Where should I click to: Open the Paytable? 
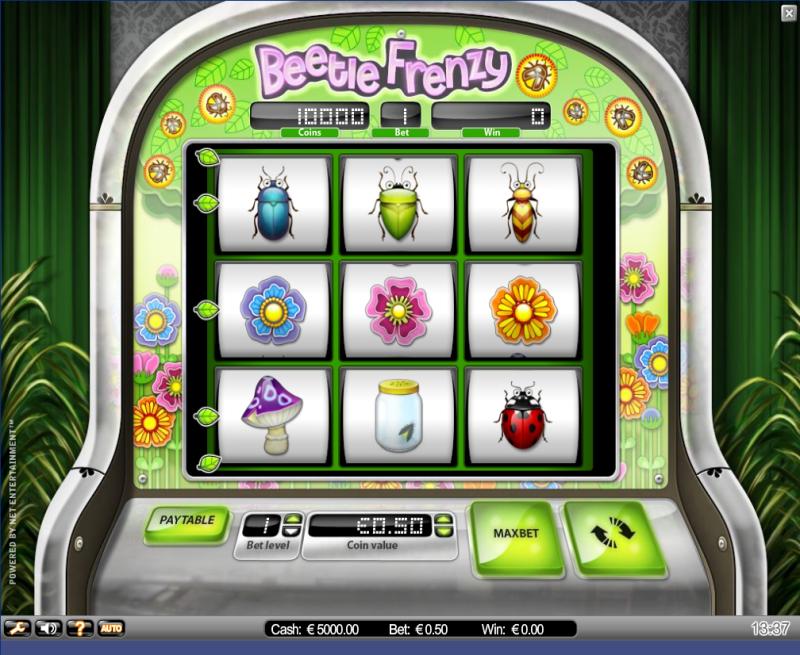[x=187, y=522]
